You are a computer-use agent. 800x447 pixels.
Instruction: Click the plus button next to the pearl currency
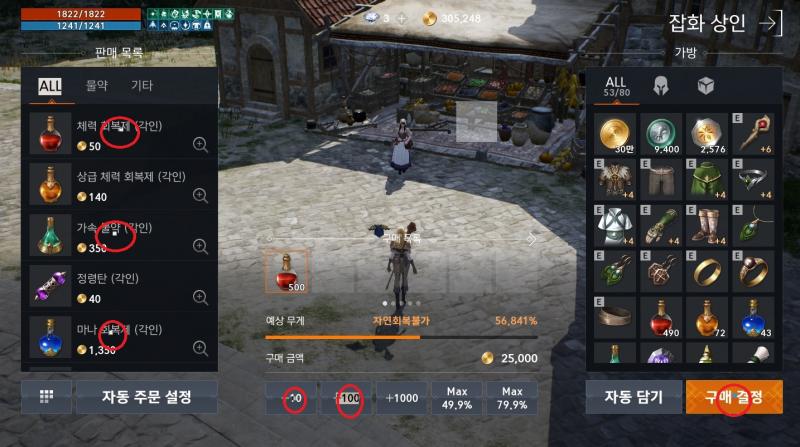tap(402, 18)
